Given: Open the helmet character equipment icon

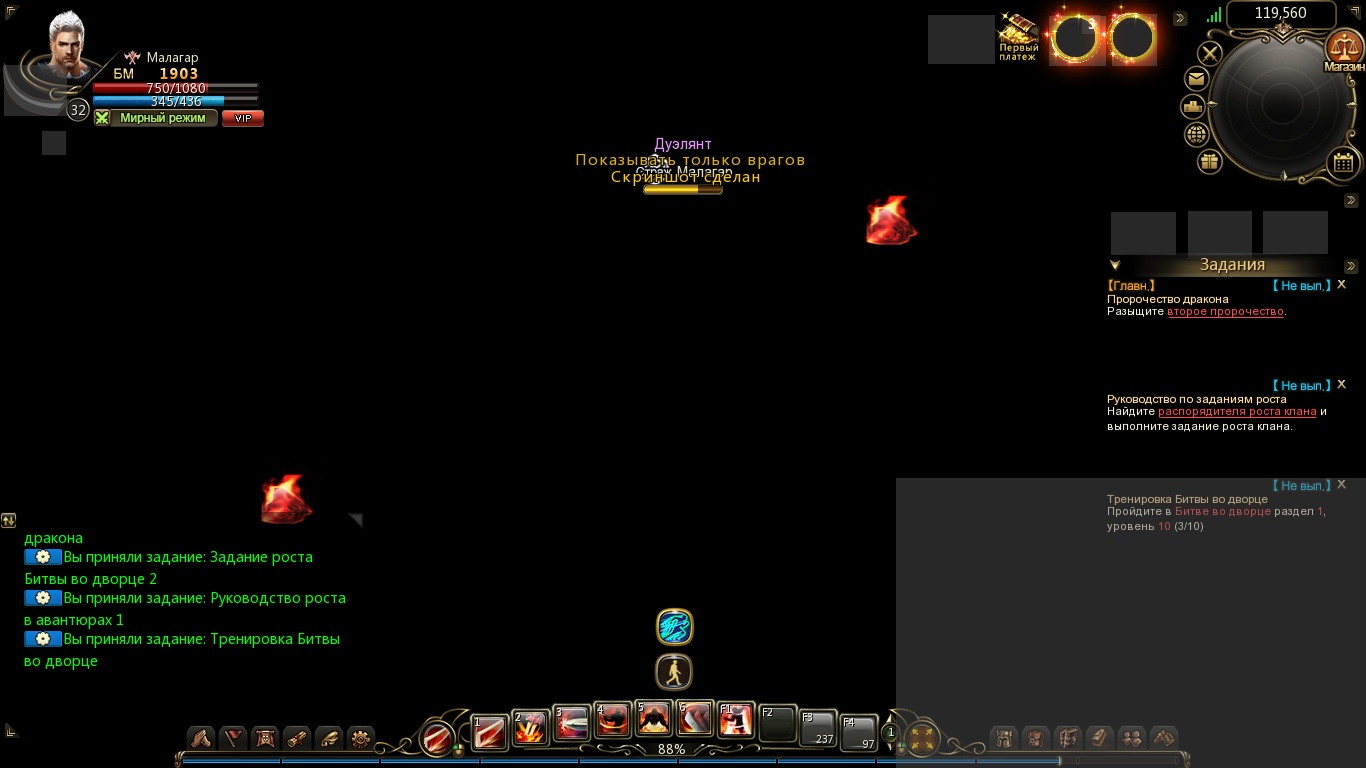Looking at the screenshot, I should (x=1004, y=738).
